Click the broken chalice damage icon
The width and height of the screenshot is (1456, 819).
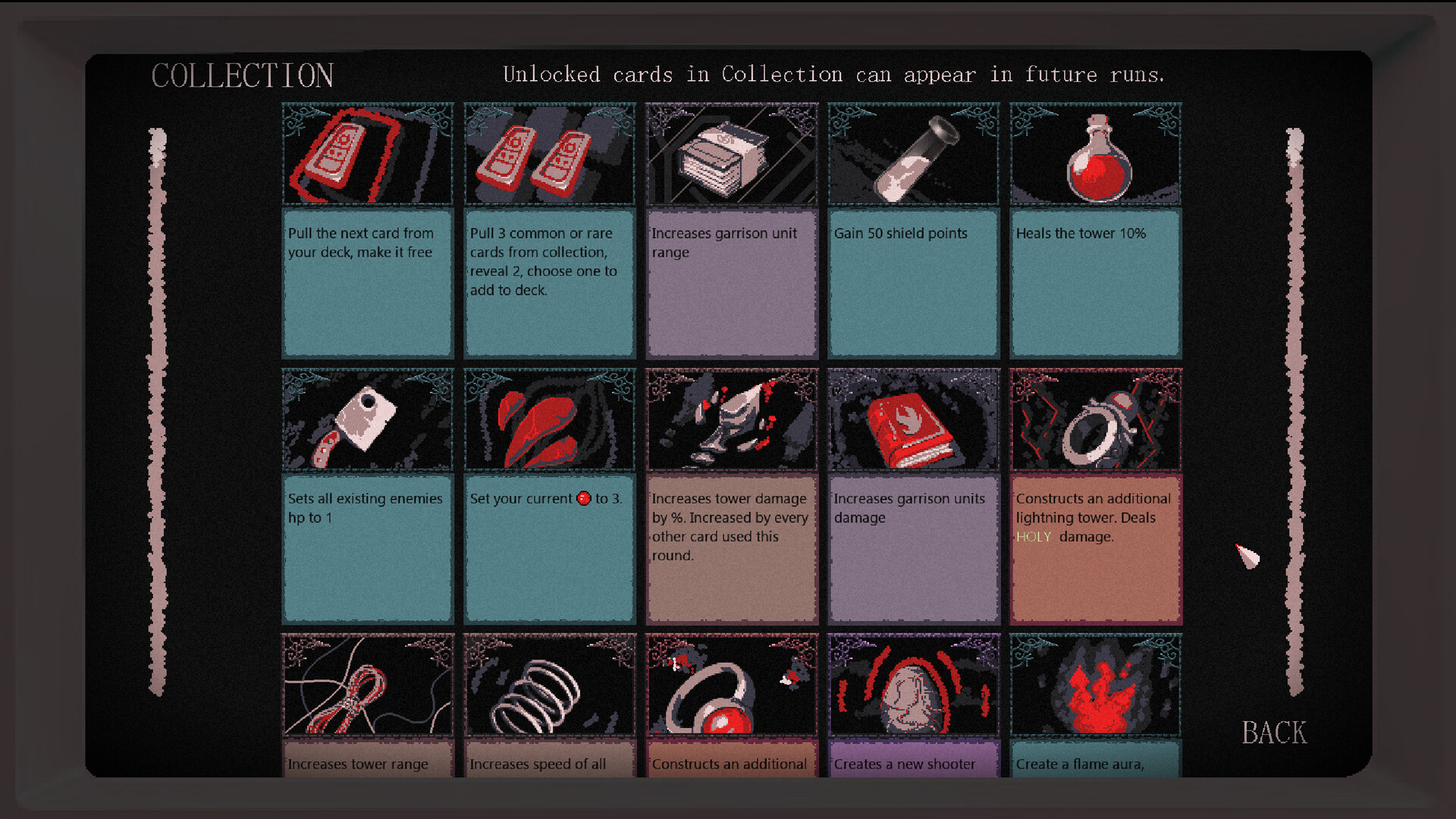(730, 419)
